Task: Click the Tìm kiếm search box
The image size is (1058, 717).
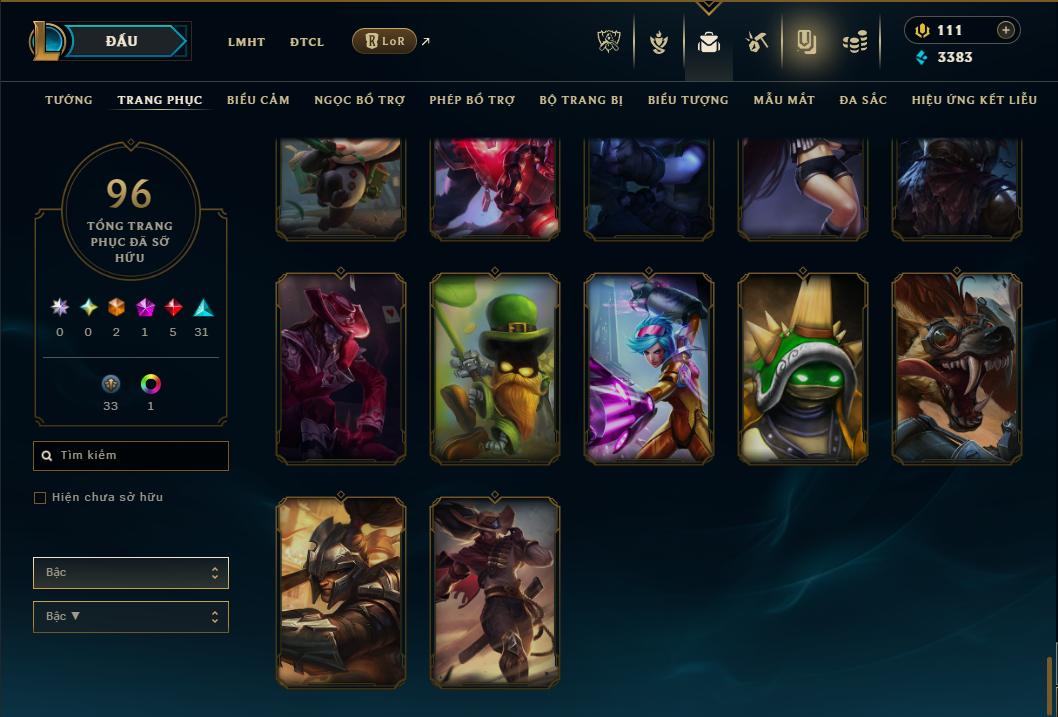Action: coord(131,456)
